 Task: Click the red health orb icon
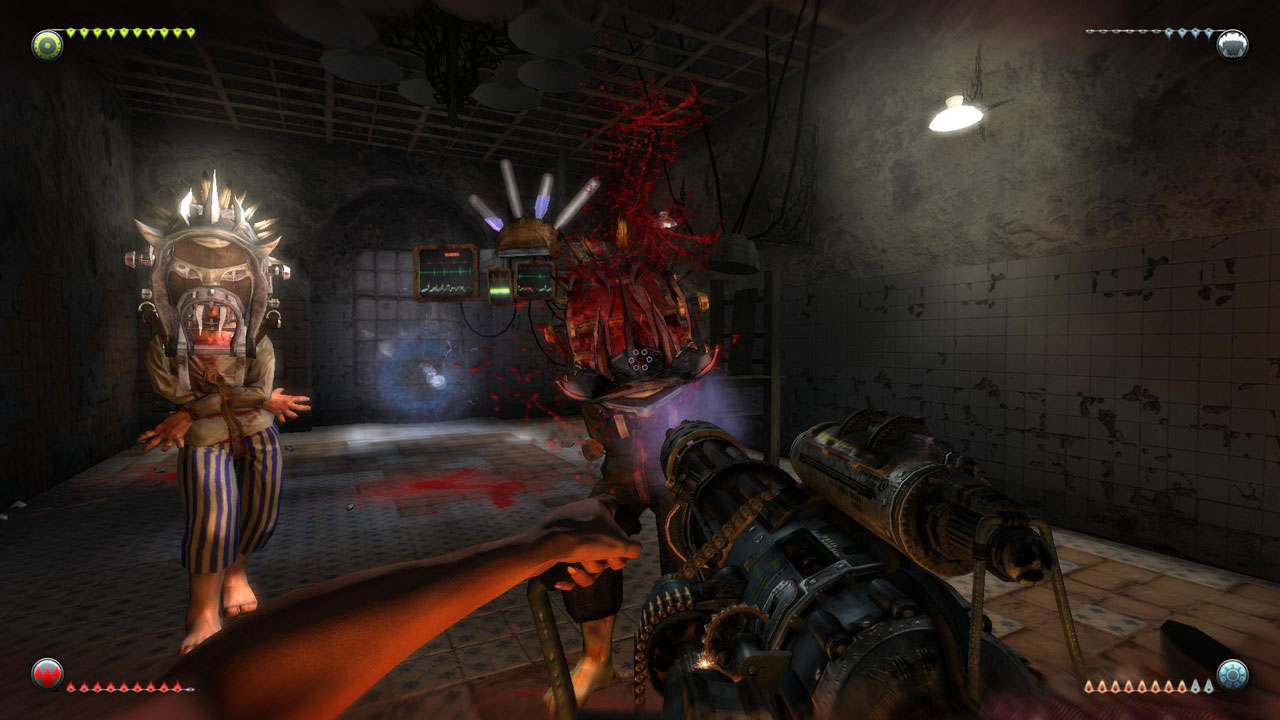tap(47, 673)
